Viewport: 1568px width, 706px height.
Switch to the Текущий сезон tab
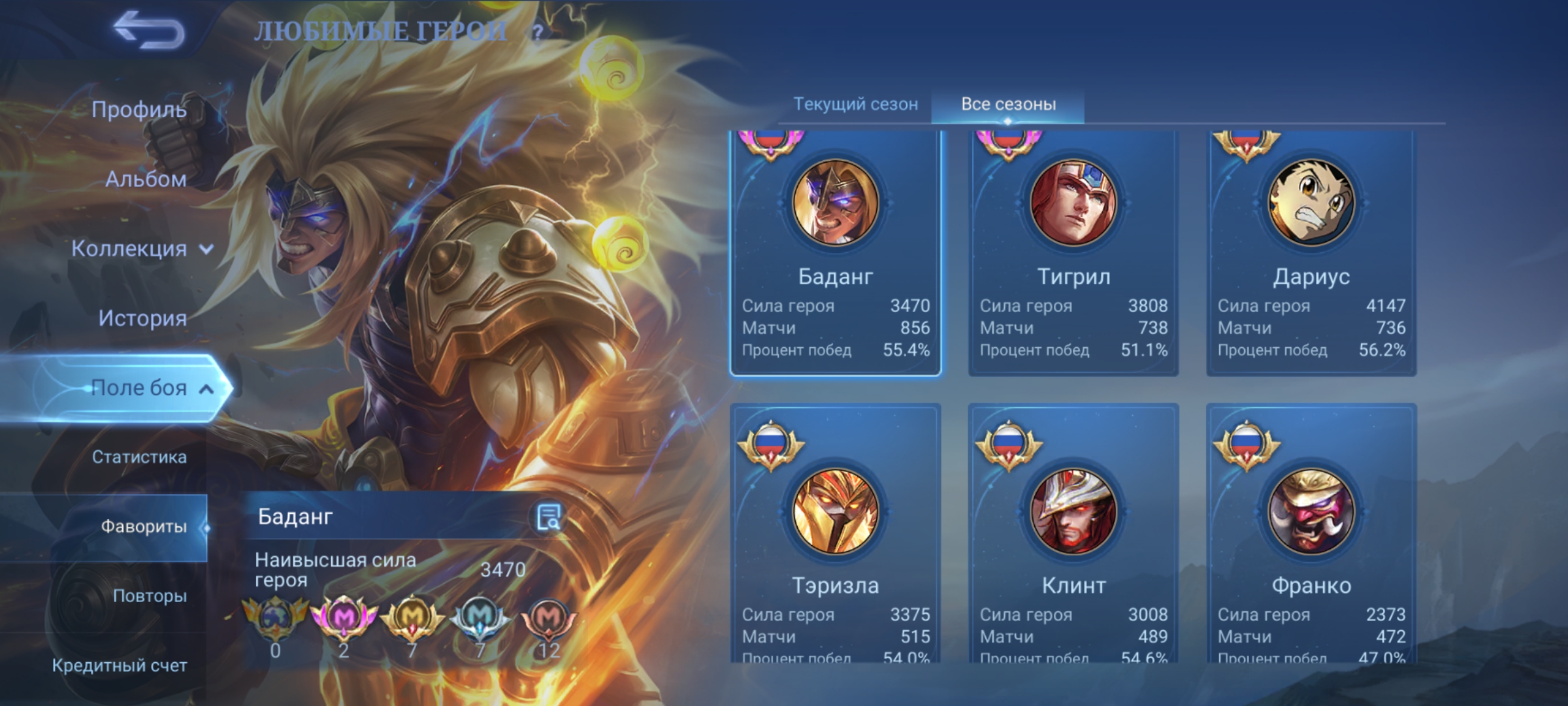point(855,104)
